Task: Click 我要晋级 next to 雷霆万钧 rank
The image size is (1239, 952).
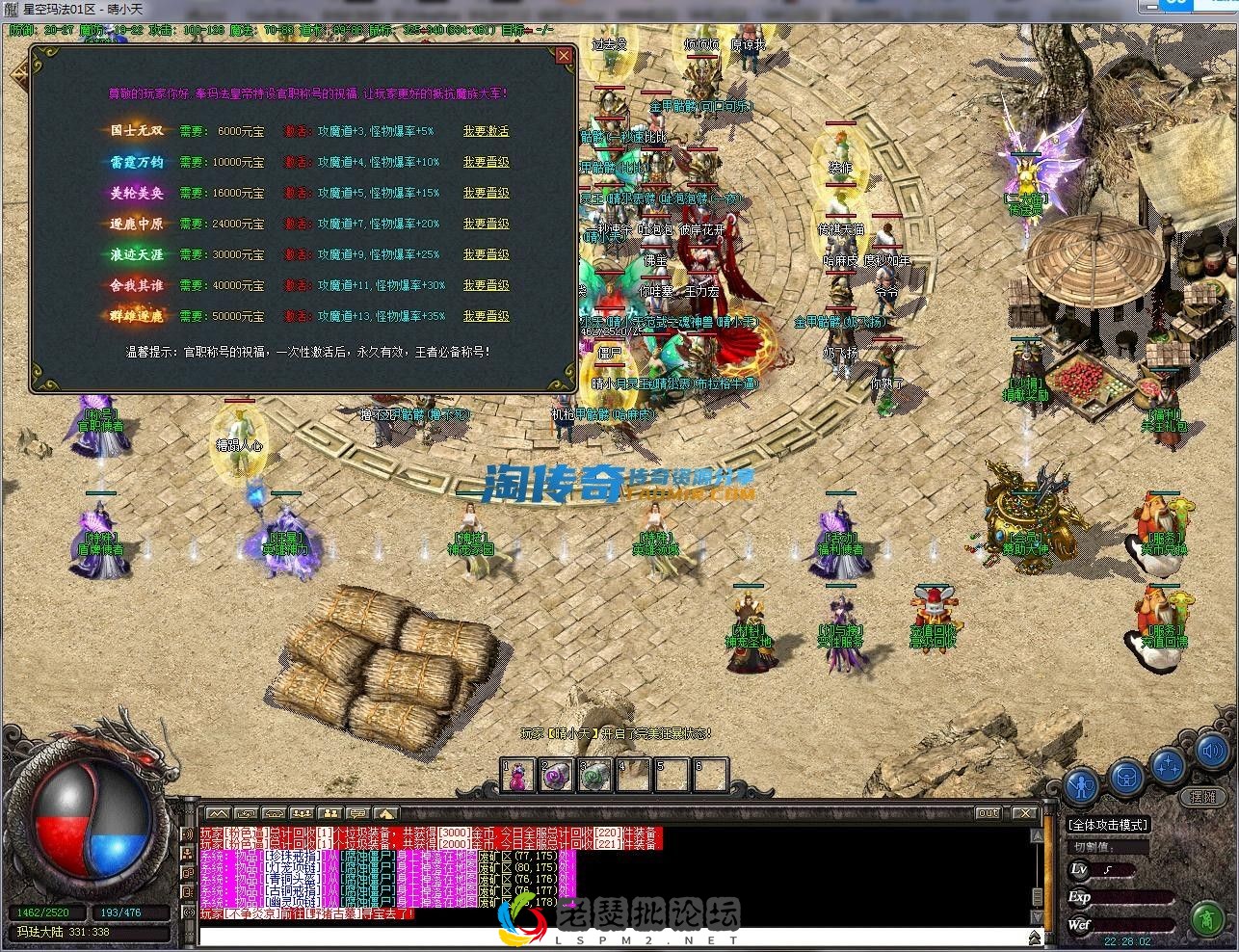Action: click(x=486, y=161)
